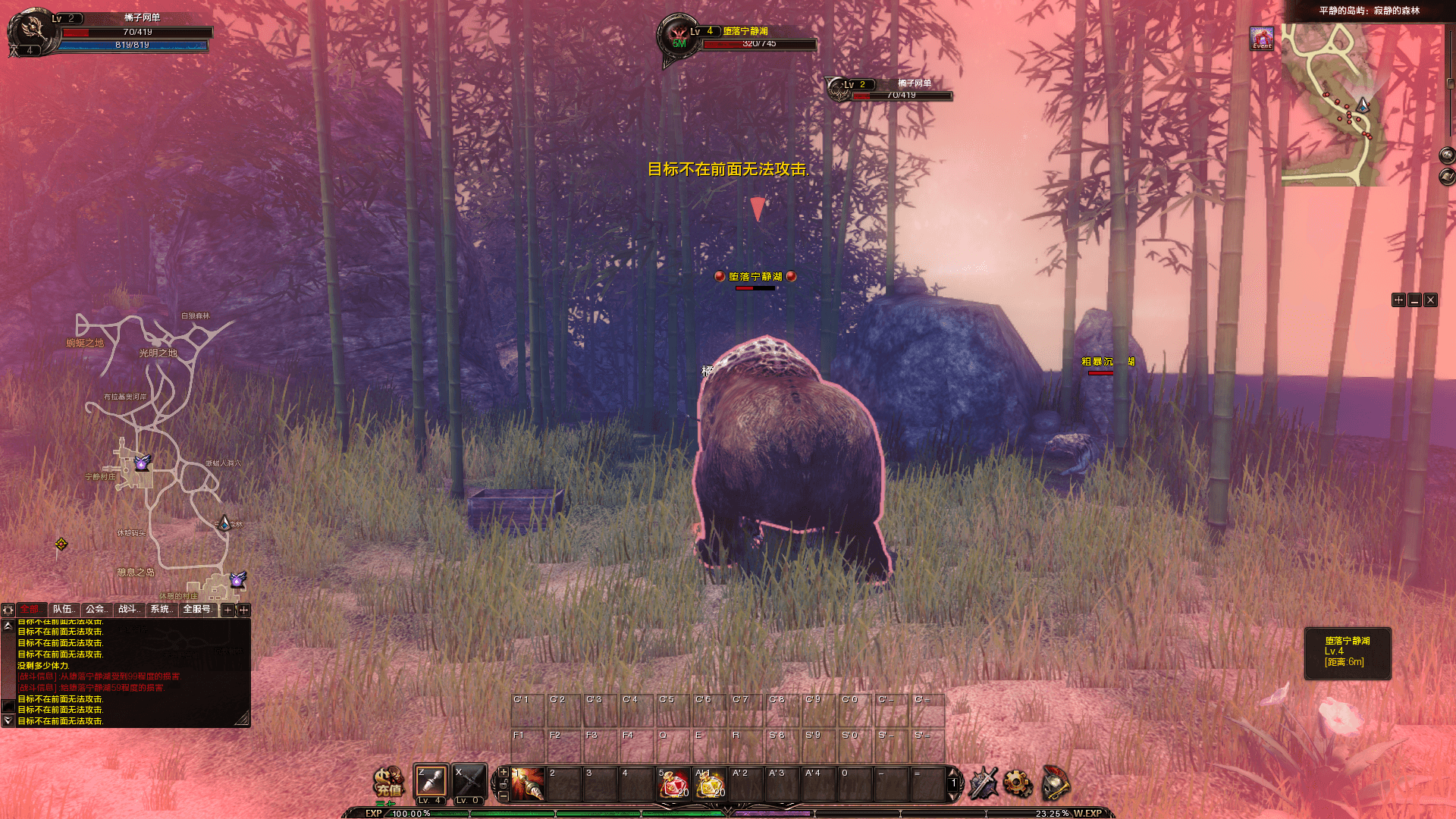This screenshot has width=1456, height=819.
Task: Add a new chat tab with plus
Action: 227,610
